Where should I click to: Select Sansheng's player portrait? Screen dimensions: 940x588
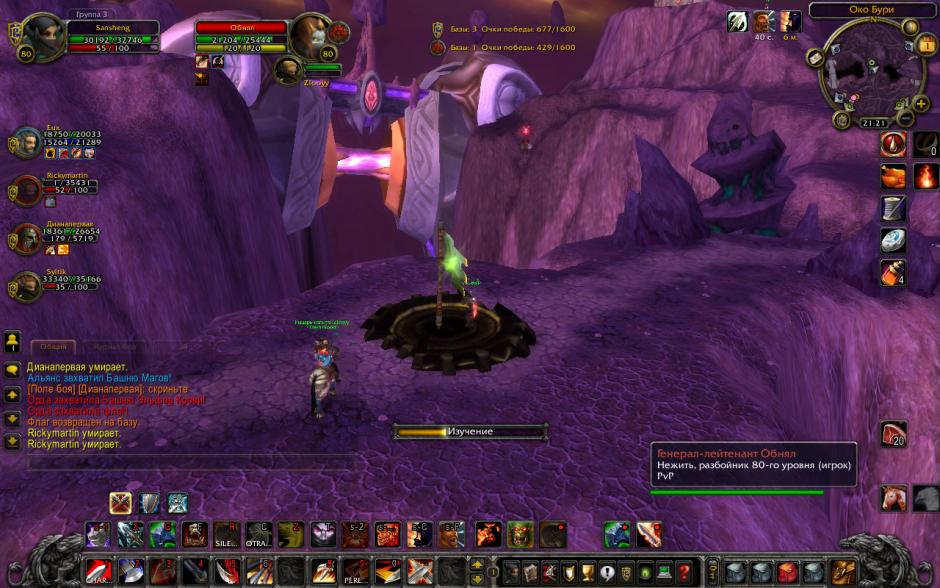click(x=44, y=35)
